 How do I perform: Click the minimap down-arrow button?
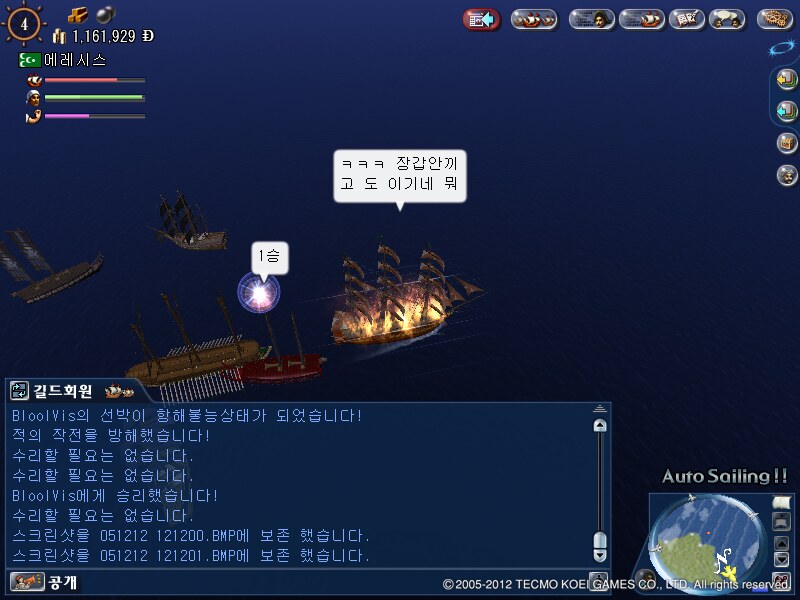click(x=782, y=560)
